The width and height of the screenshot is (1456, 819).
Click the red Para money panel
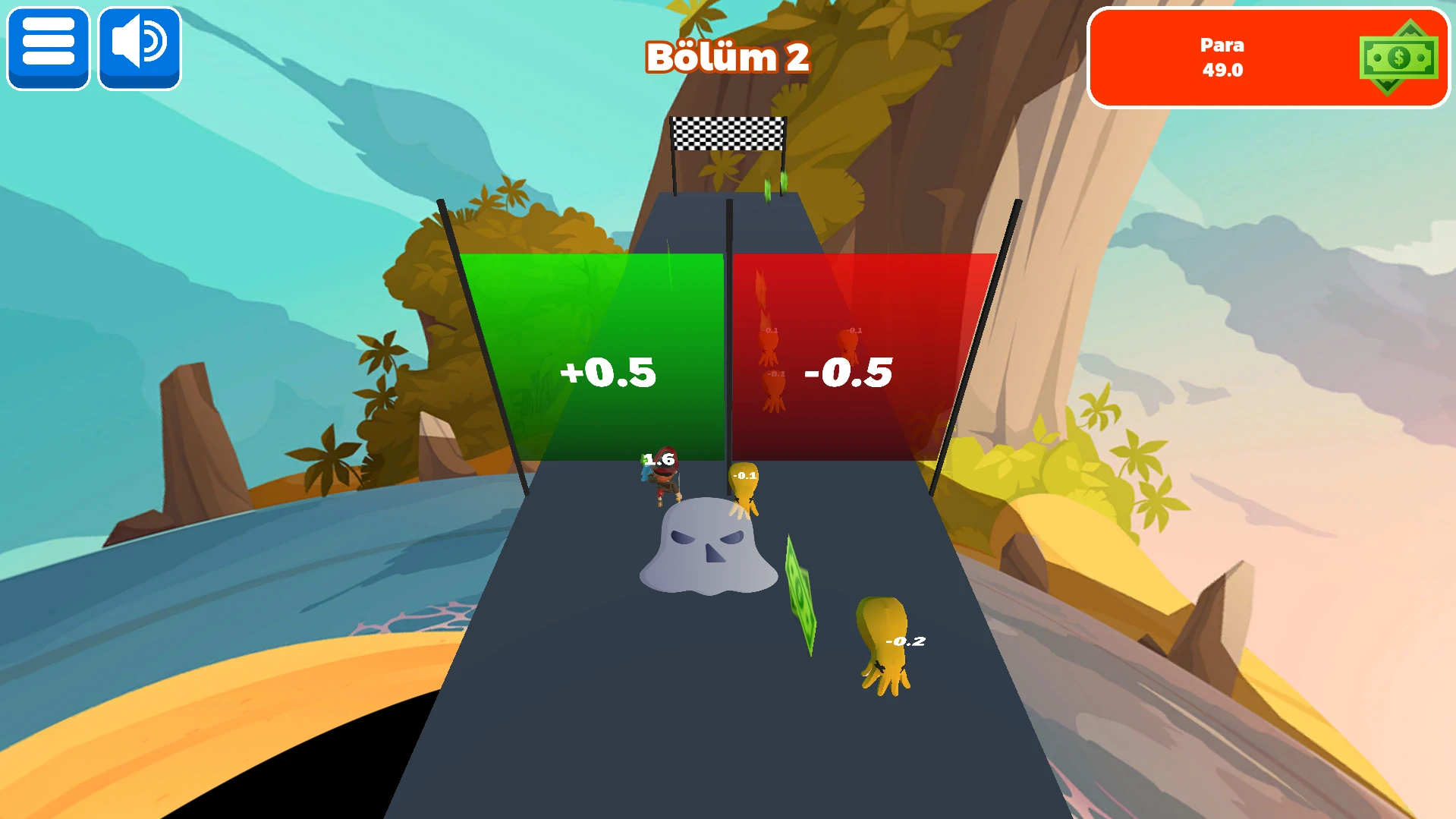click(1267, 58)
